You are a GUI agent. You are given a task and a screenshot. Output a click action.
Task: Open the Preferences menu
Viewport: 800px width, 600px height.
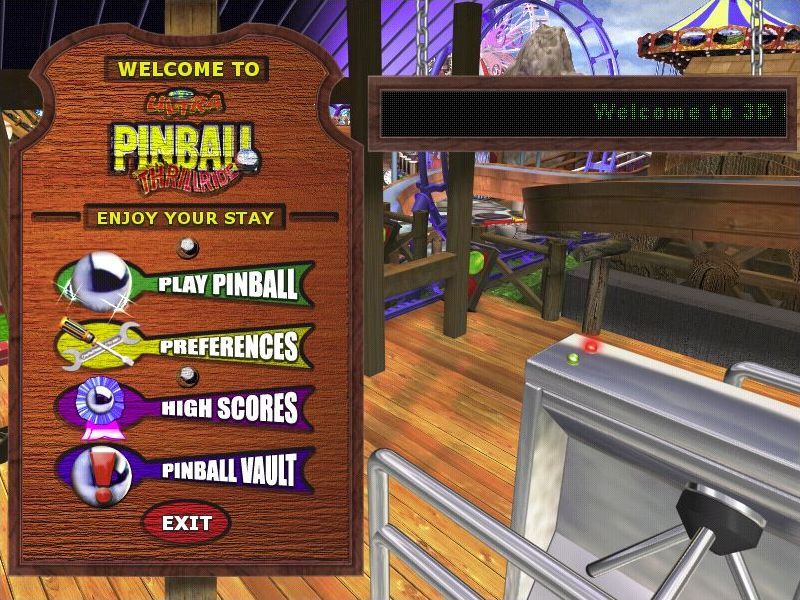[x=228, y=346]
